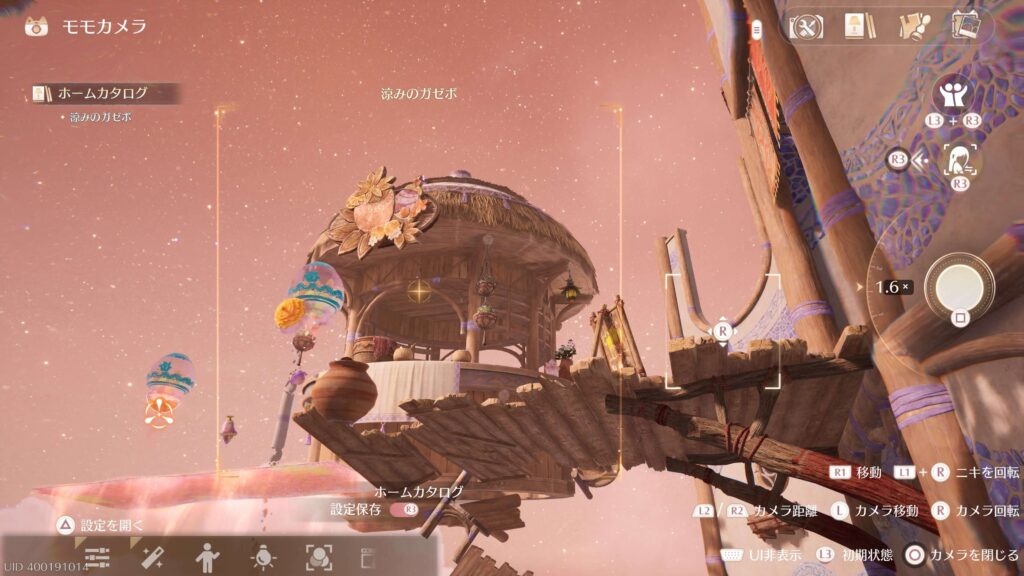1024x576 pixels.
Task: Click the small menu handle by the top icon bar
Action: (x=757, y=30)
